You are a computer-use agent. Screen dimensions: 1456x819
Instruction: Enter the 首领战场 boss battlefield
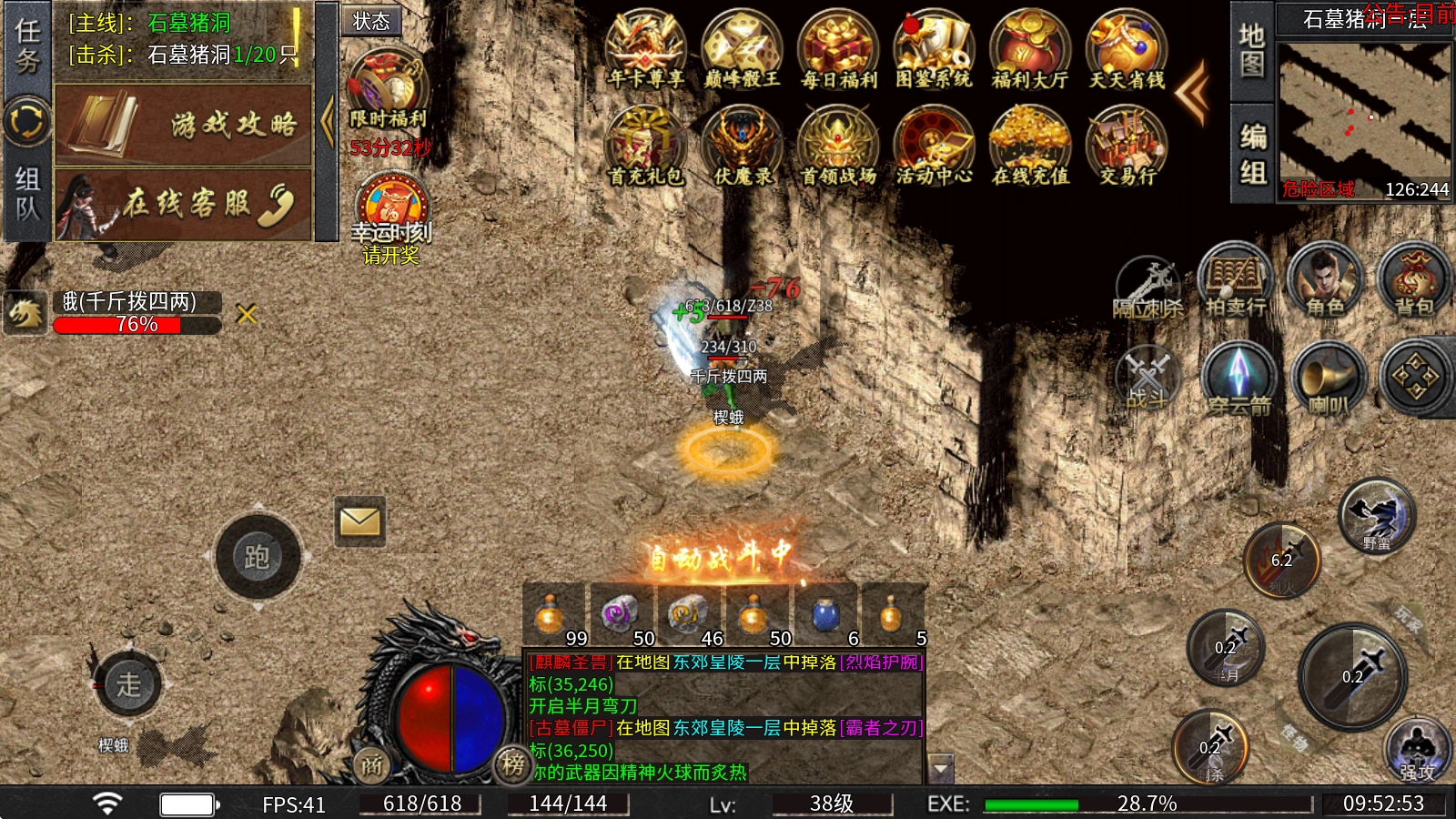coord(838,146)
